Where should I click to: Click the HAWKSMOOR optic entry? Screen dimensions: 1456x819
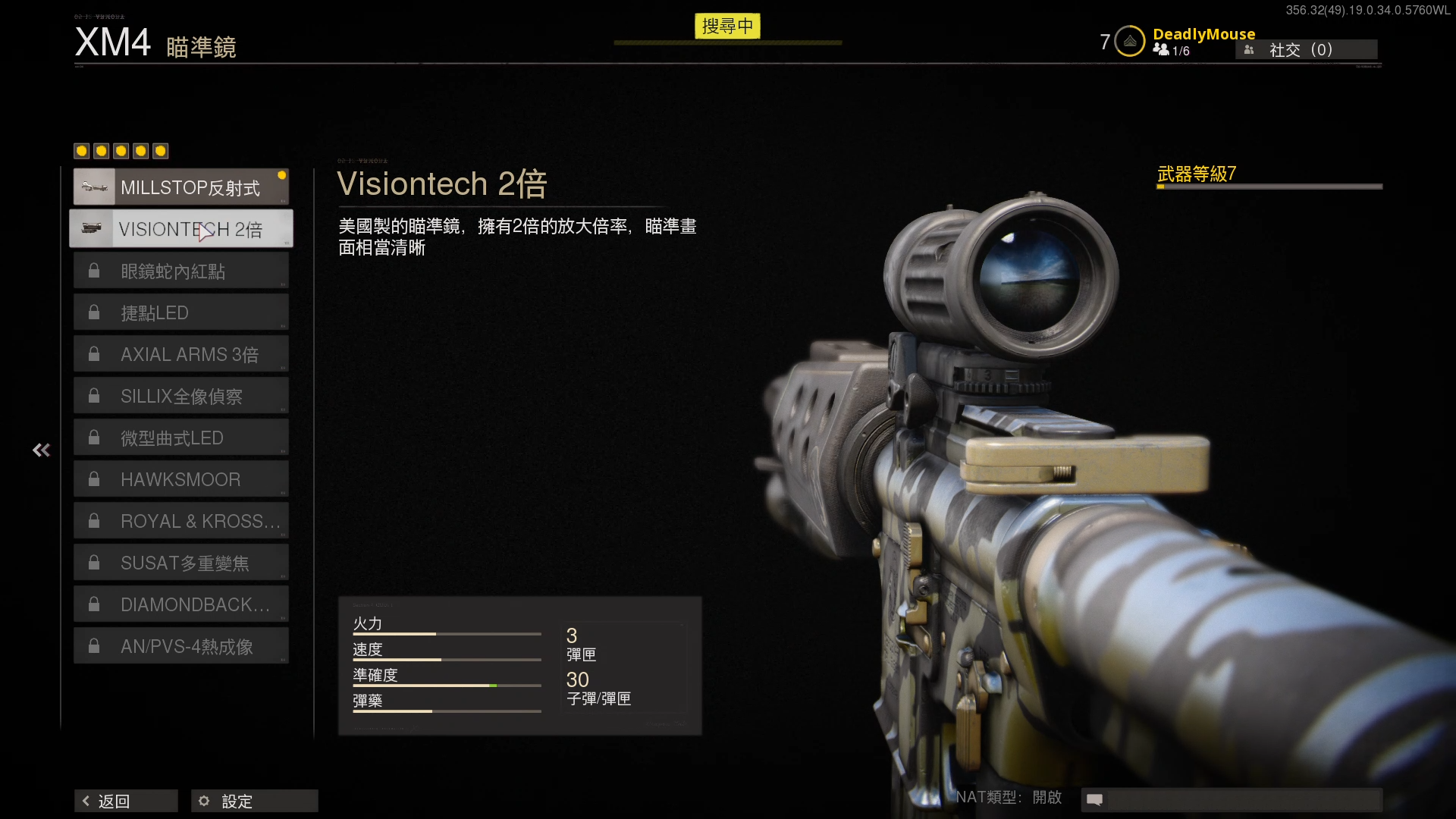[x=180, y=479]
